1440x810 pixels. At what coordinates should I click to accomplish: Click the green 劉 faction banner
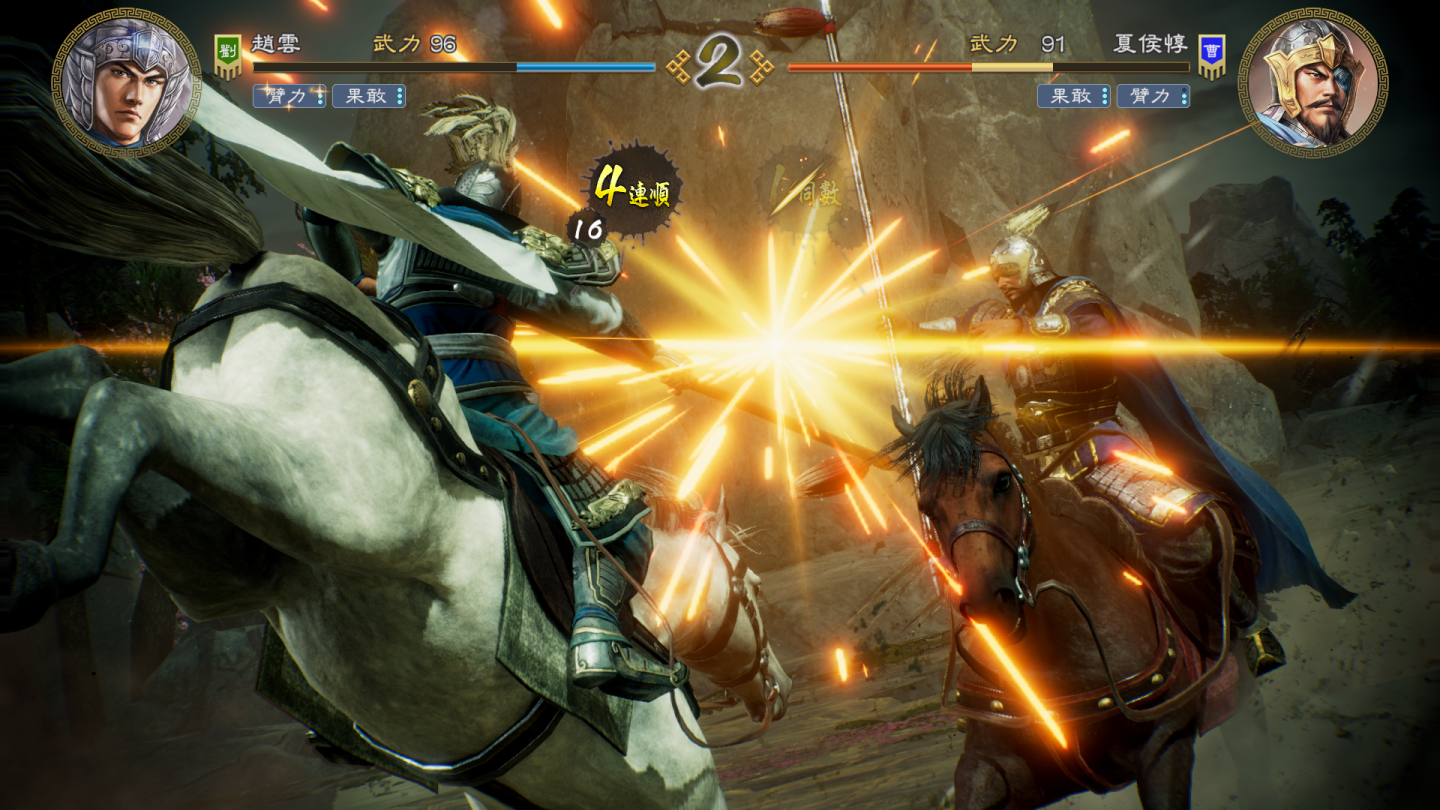coord(228,56)
